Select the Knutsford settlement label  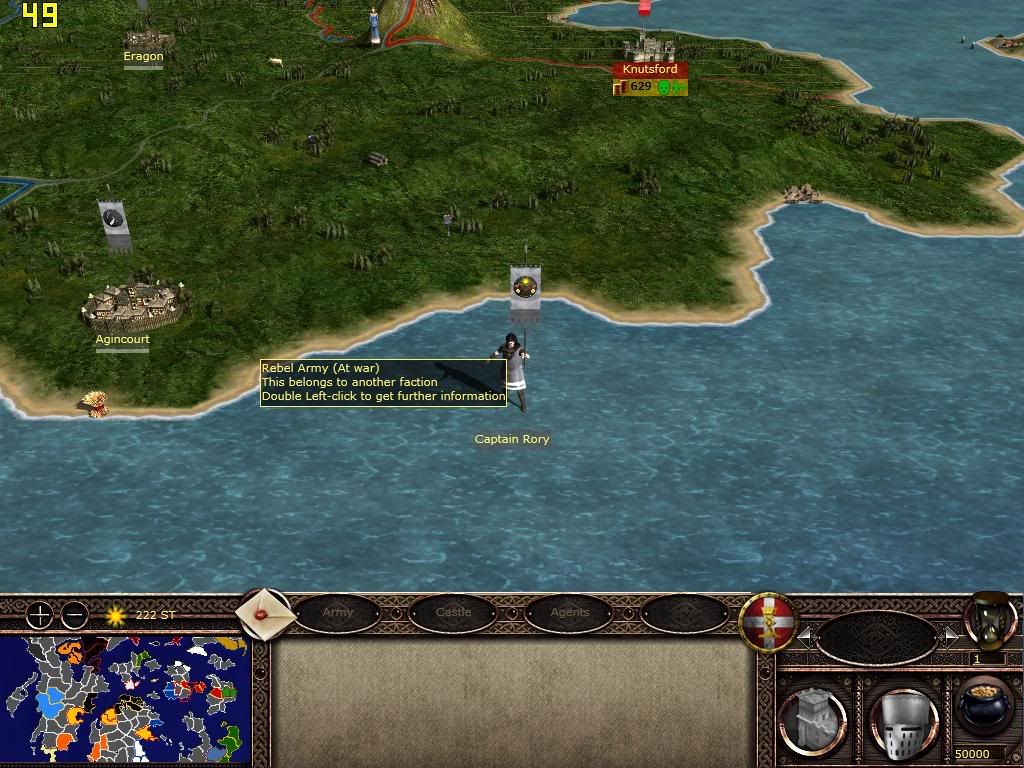click(650, 70)
